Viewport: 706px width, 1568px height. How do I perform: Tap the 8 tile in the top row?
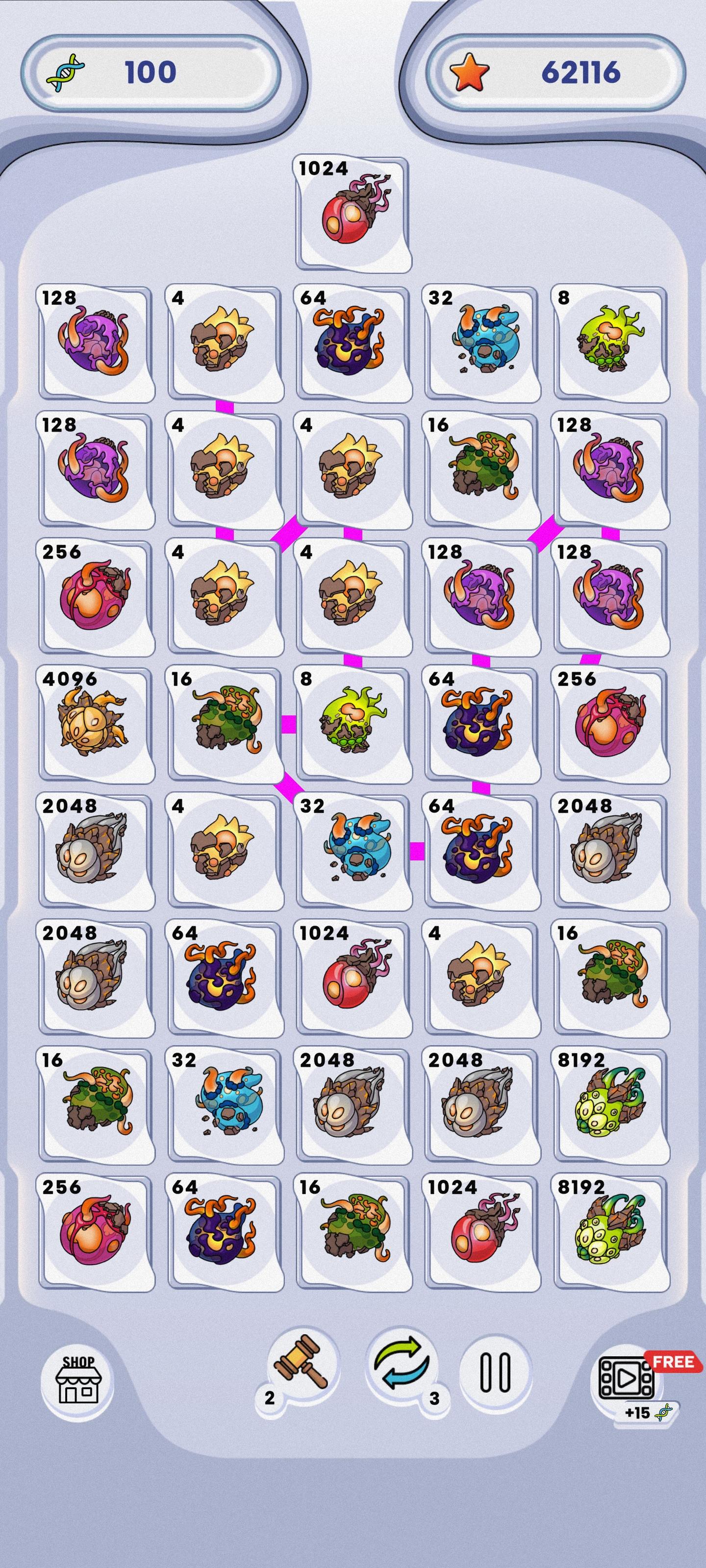(x=609, y=341)
